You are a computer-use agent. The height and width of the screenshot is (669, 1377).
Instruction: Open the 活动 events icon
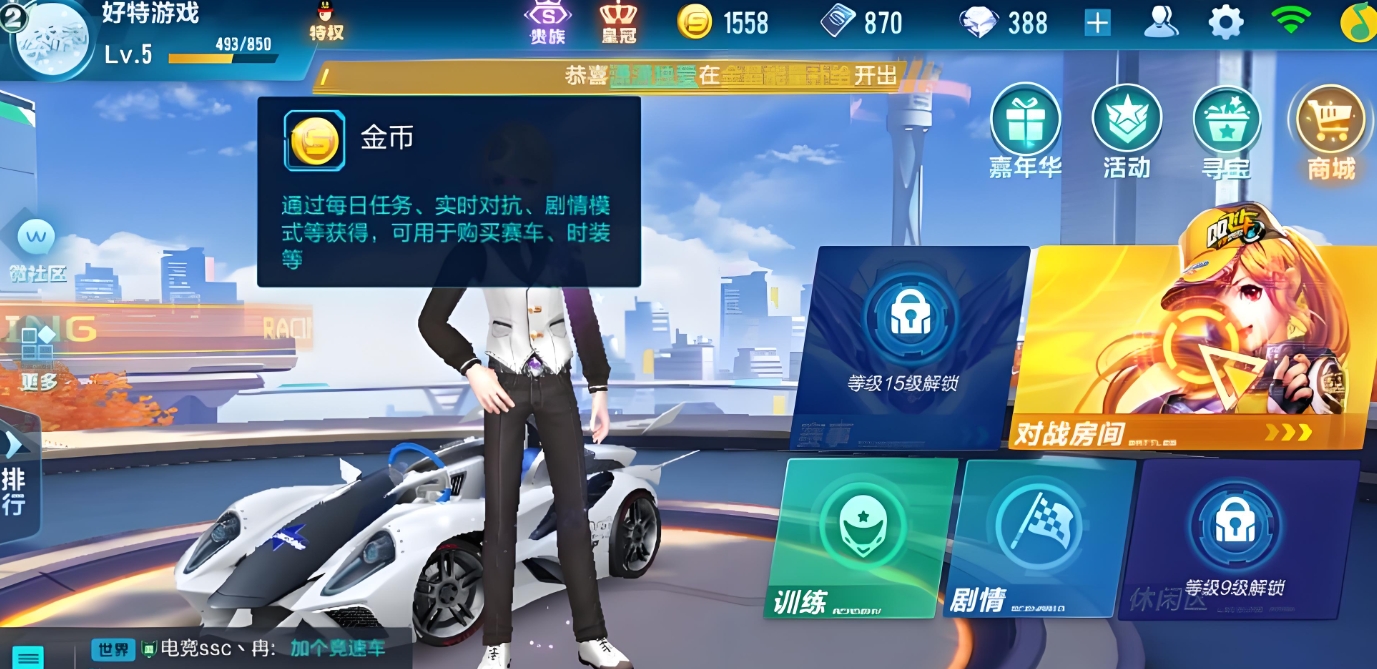tap(1127, 130)
